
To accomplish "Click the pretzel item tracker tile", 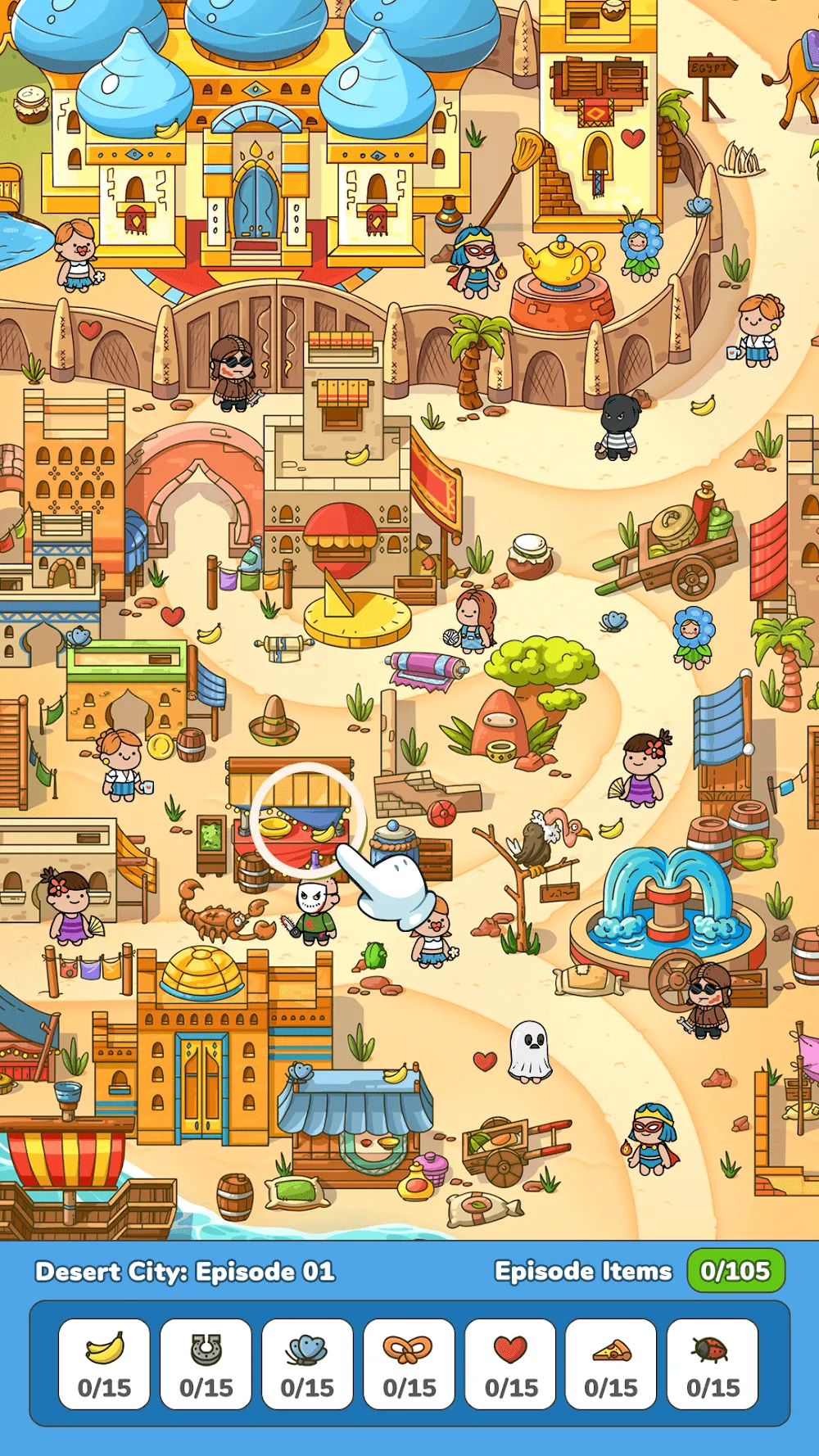I will tap(409, 1364).
